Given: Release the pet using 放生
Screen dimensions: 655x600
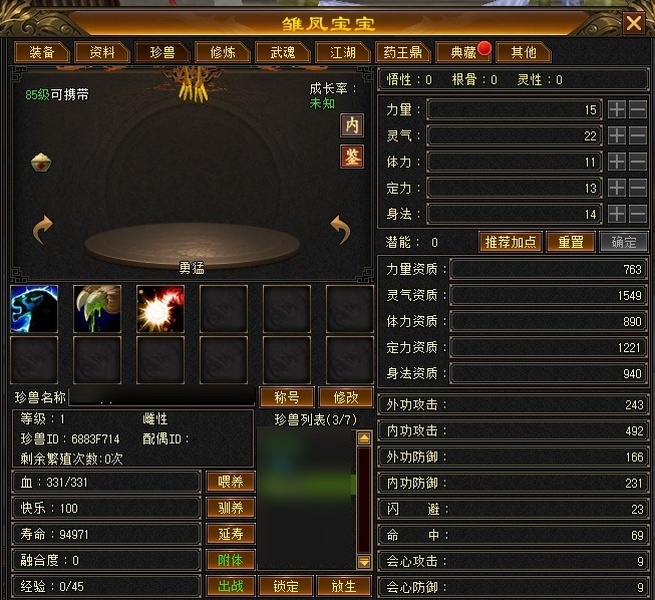Looking at the screenshot, I should 344,586.
